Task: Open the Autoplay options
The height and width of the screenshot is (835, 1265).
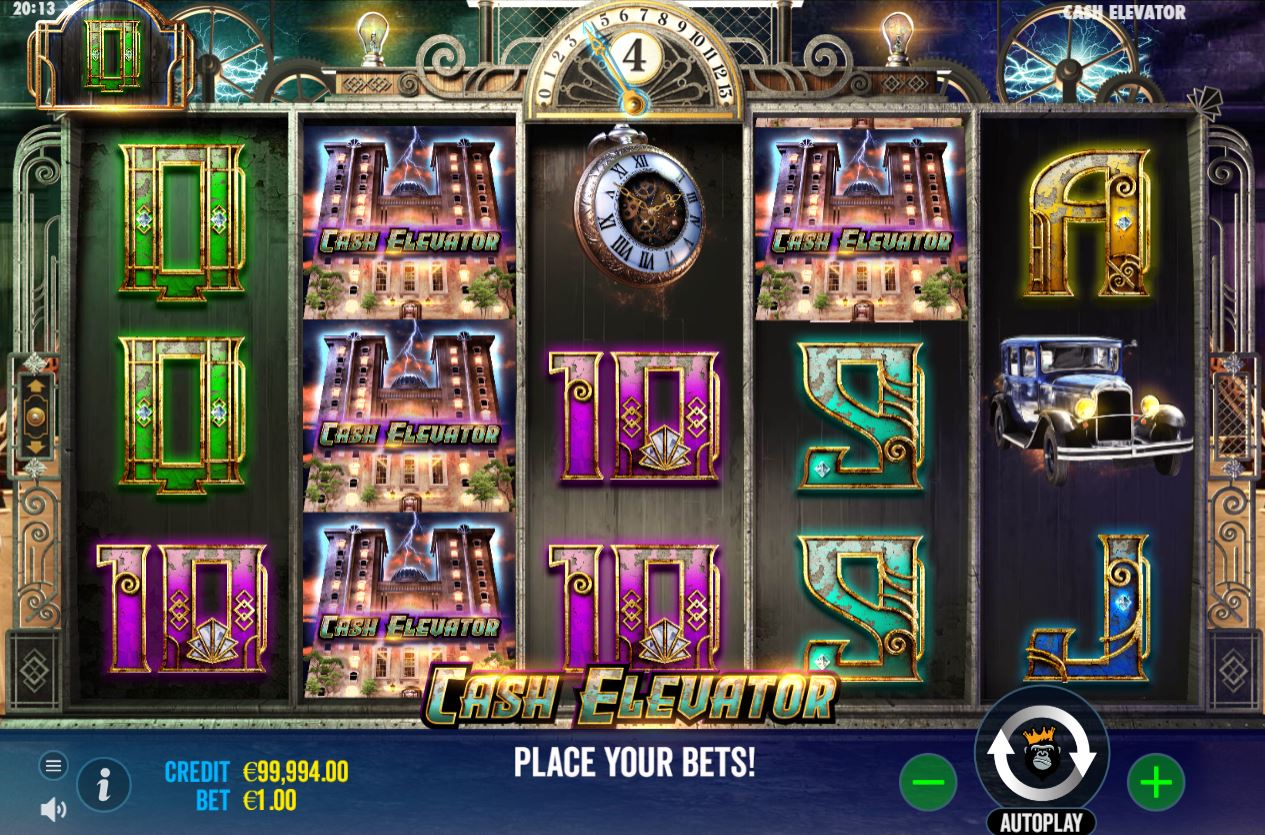Action: point(1041,822)
